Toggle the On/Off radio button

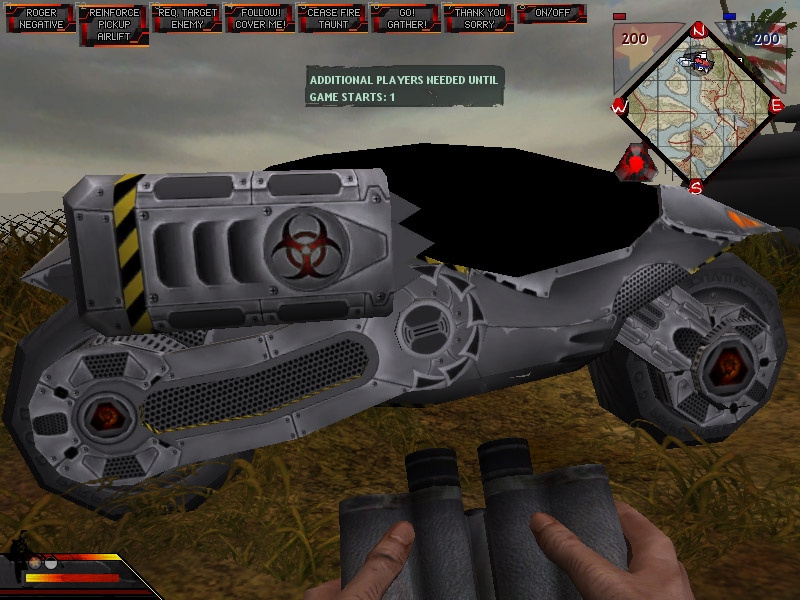click(x=552, y=14)
